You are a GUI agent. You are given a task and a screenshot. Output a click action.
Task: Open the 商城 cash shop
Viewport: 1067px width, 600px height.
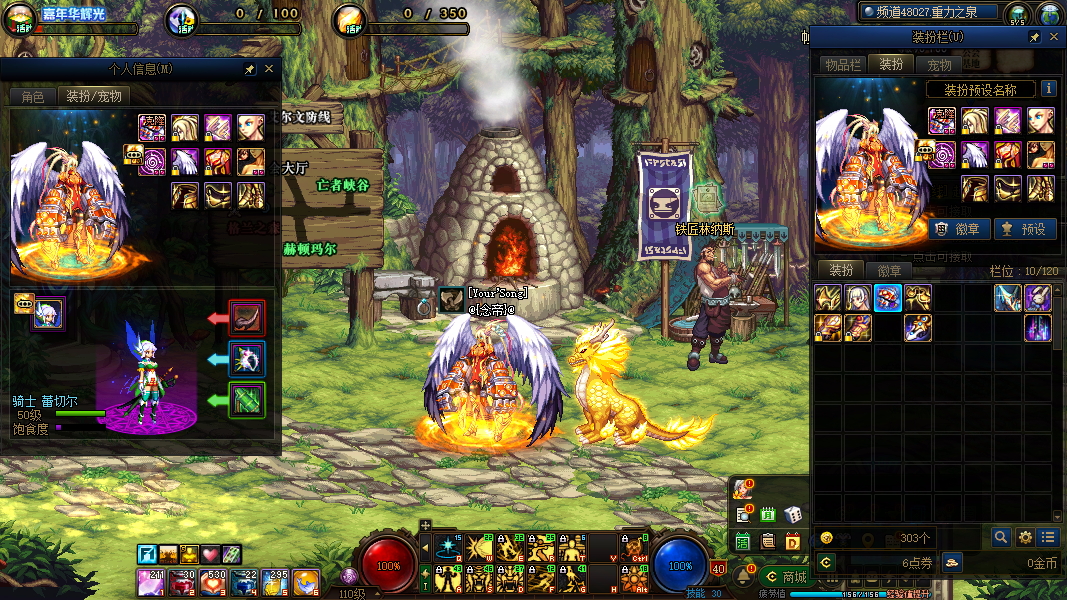784,577
